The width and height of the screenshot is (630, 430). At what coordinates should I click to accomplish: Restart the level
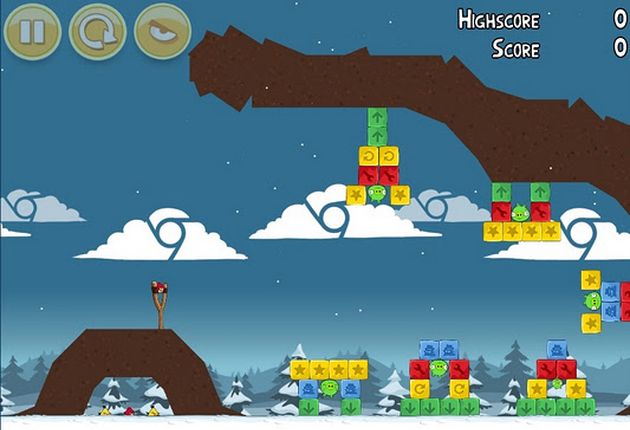tap(97, 31)
